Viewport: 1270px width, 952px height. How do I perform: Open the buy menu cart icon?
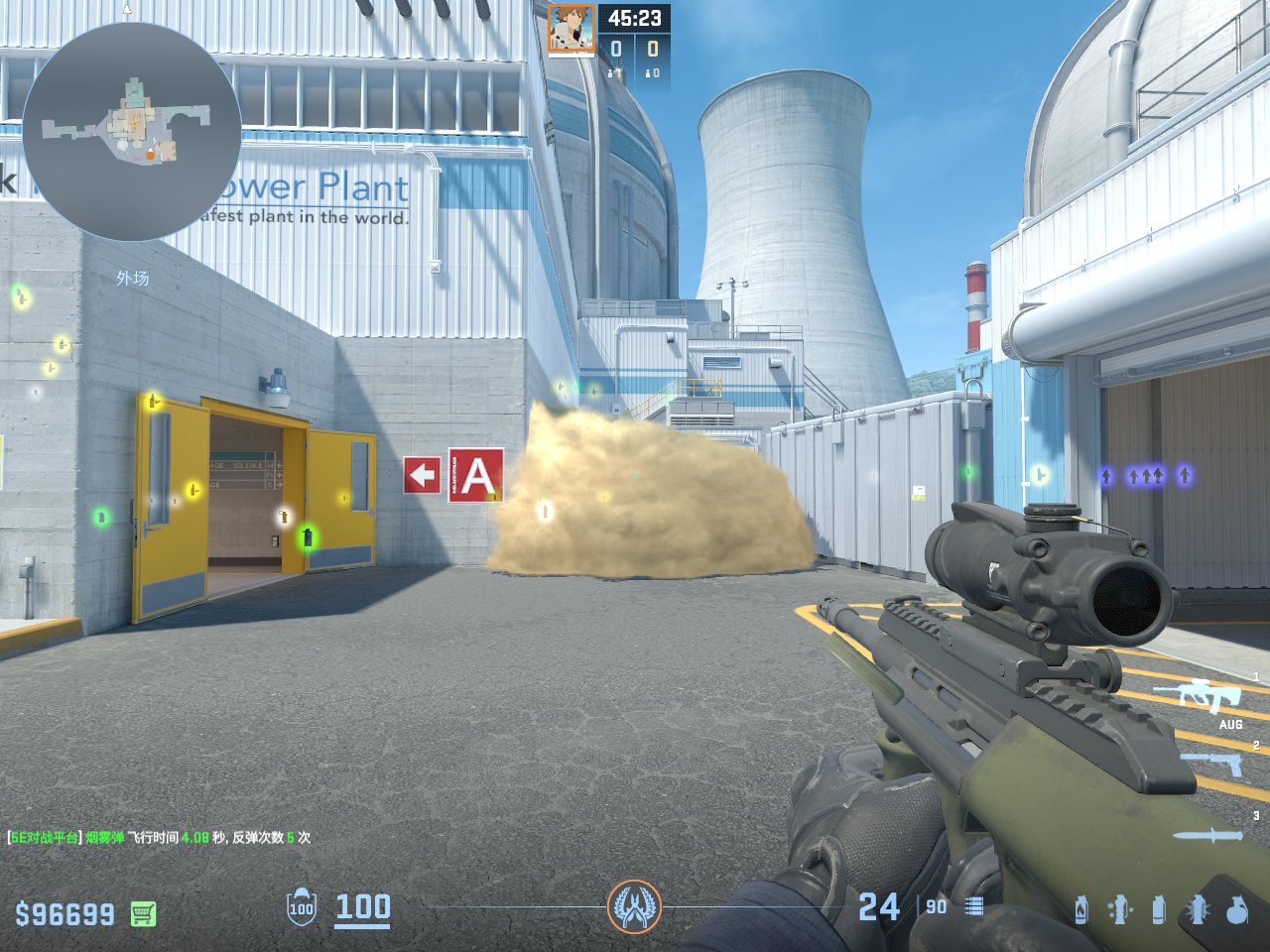tap(144, 913)
